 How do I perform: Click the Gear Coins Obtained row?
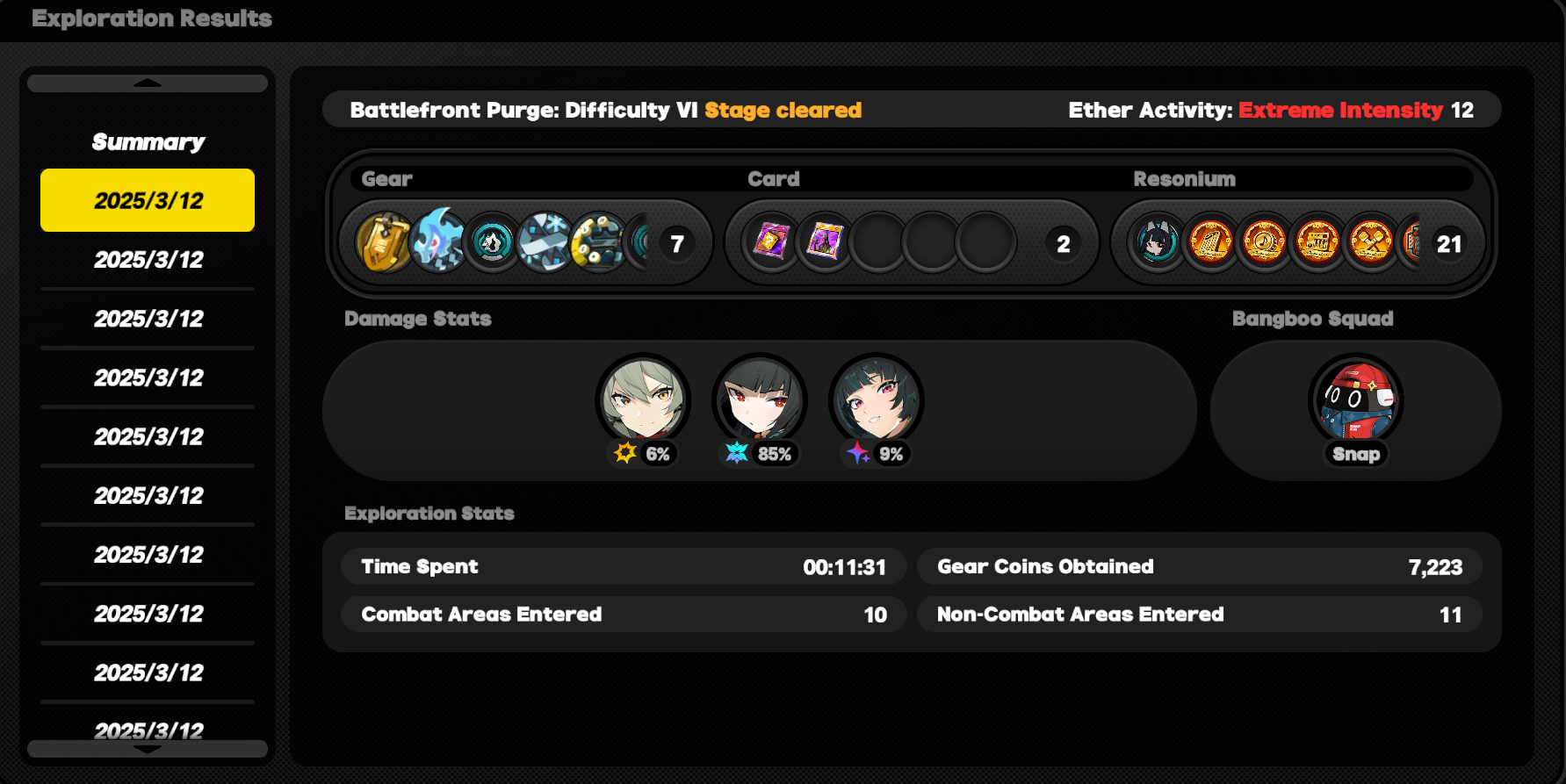tap(1199, 566)
